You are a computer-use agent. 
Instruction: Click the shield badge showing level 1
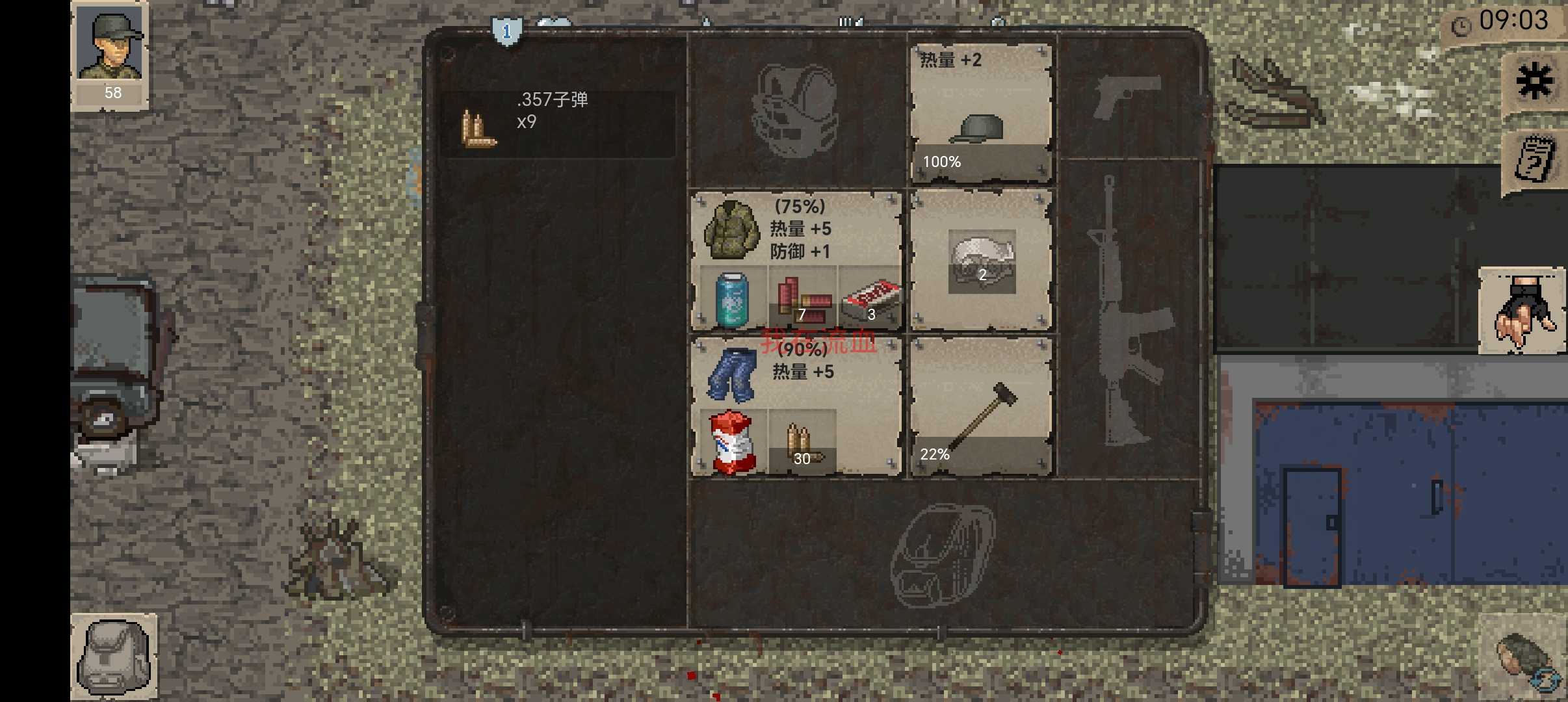(506, 31)
